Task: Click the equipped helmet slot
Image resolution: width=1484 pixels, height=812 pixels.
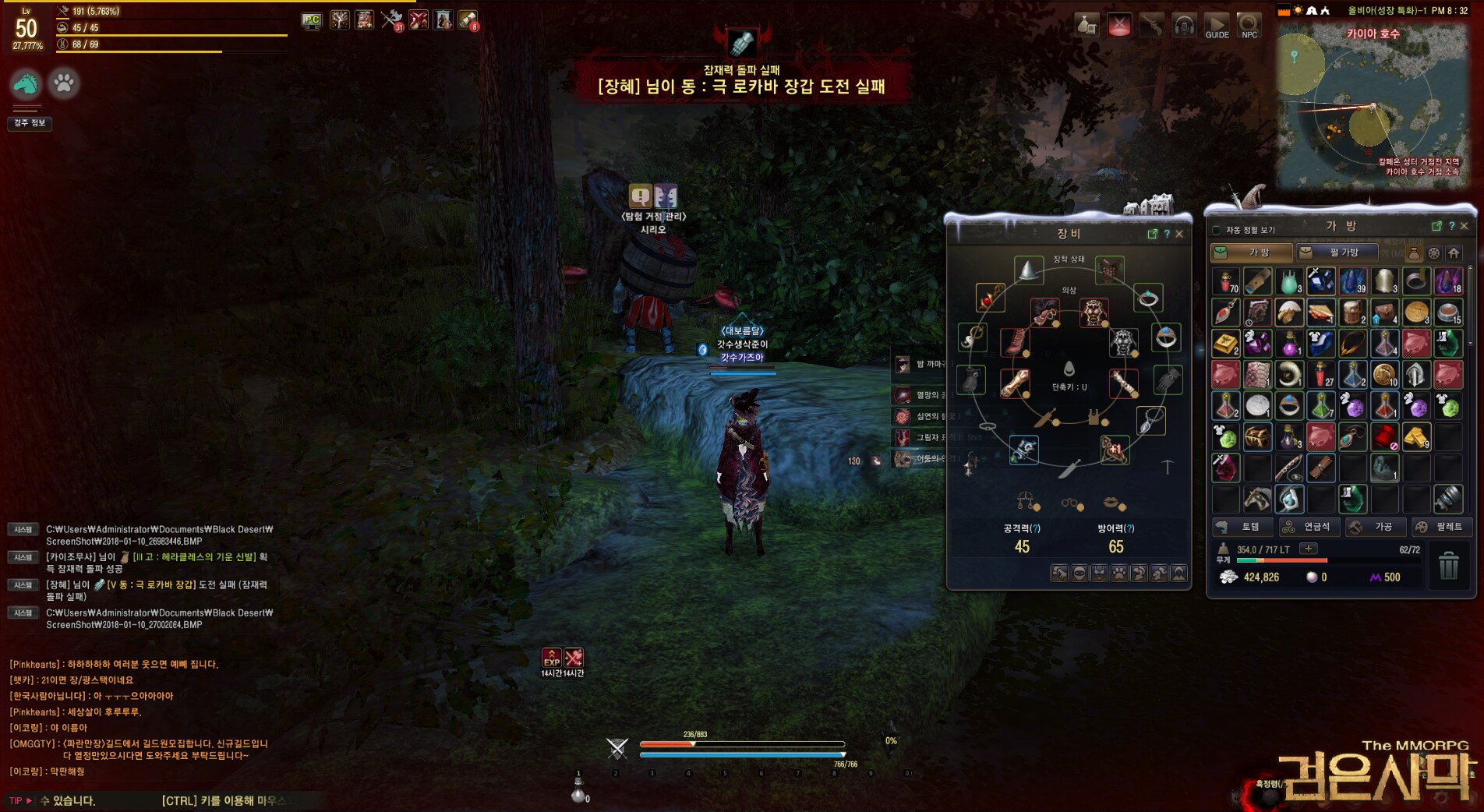Action: click(x=1029, y=270)
